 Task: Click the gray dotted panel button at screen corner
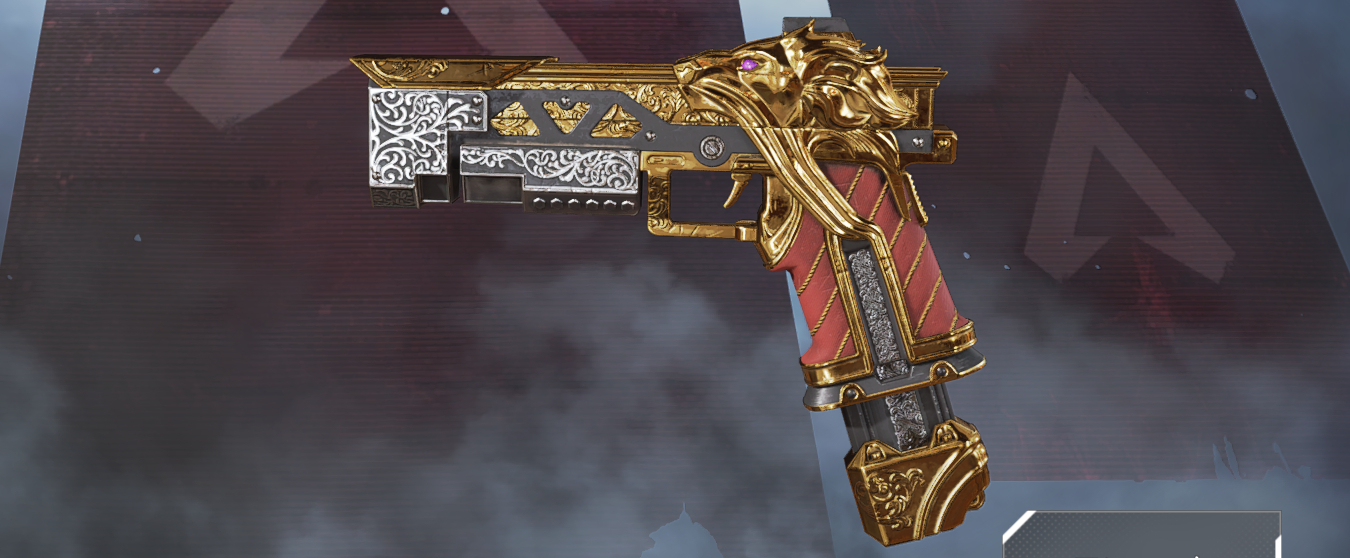coord(1142,536)
